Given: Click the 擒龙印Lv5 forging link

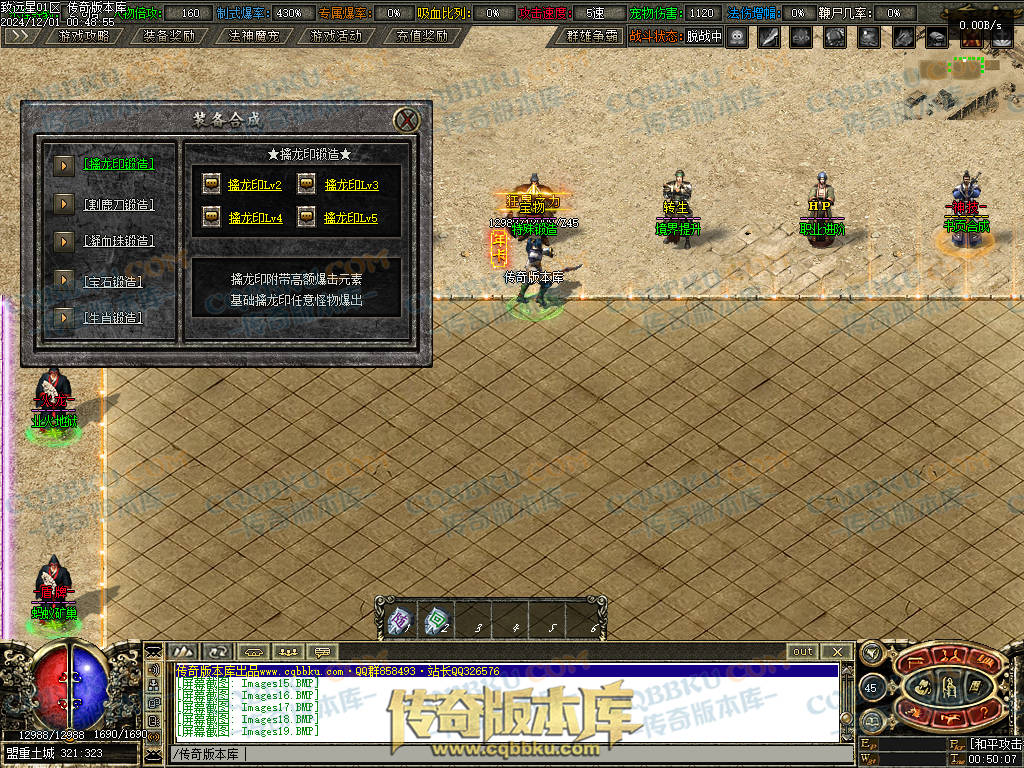Looking at the screenshot, I should point(351,217).
